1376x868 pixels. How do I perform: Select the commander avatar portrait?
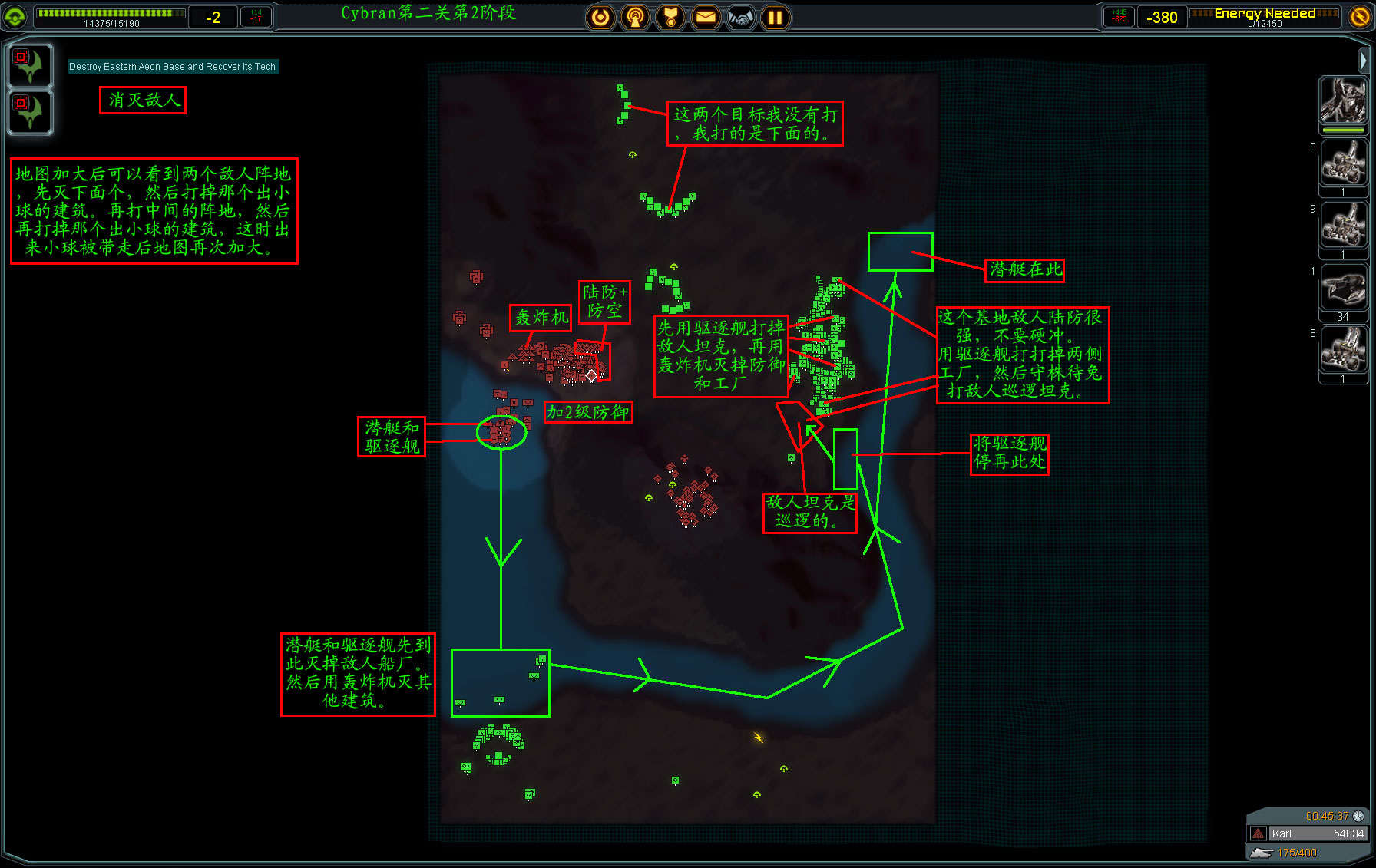(x=1343, y=101)
